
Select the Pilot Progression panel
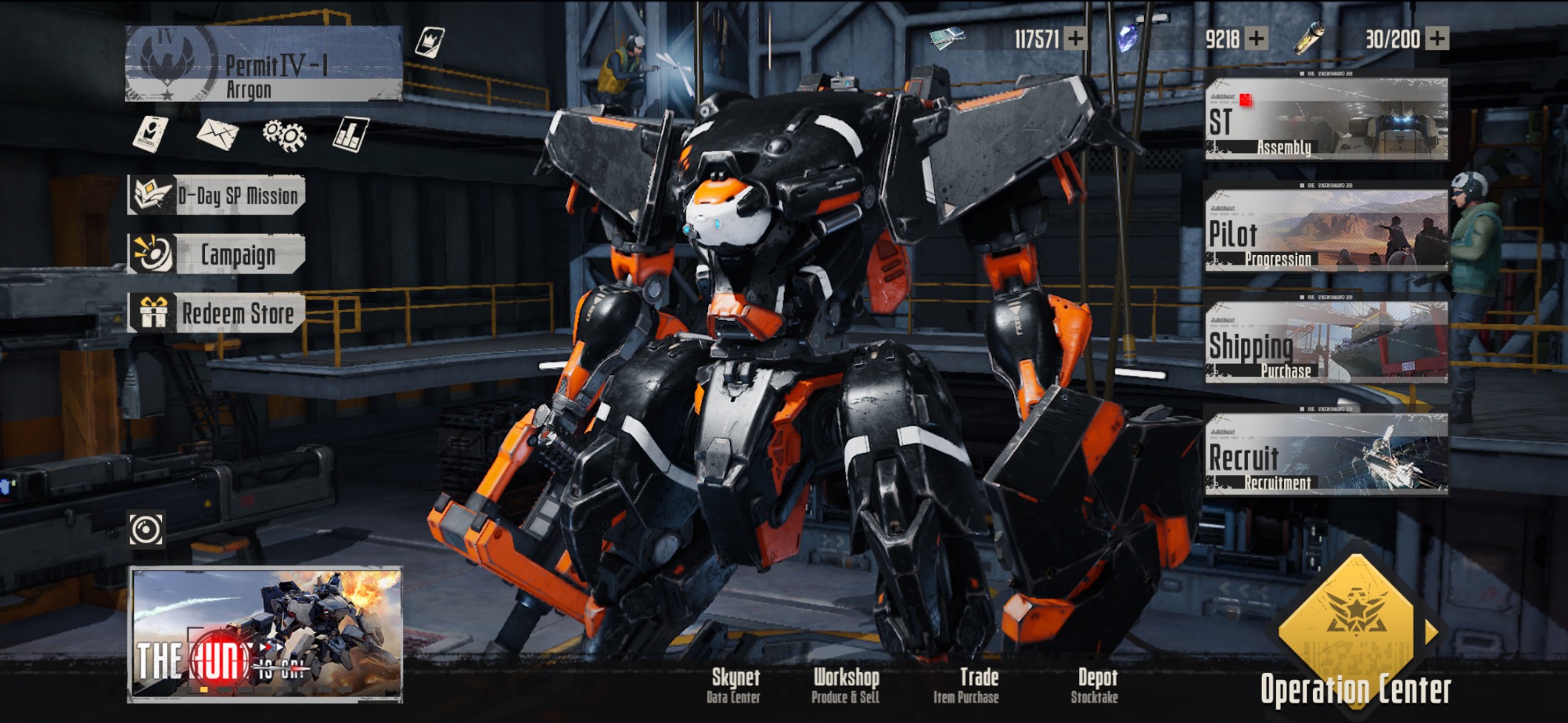1326,230
